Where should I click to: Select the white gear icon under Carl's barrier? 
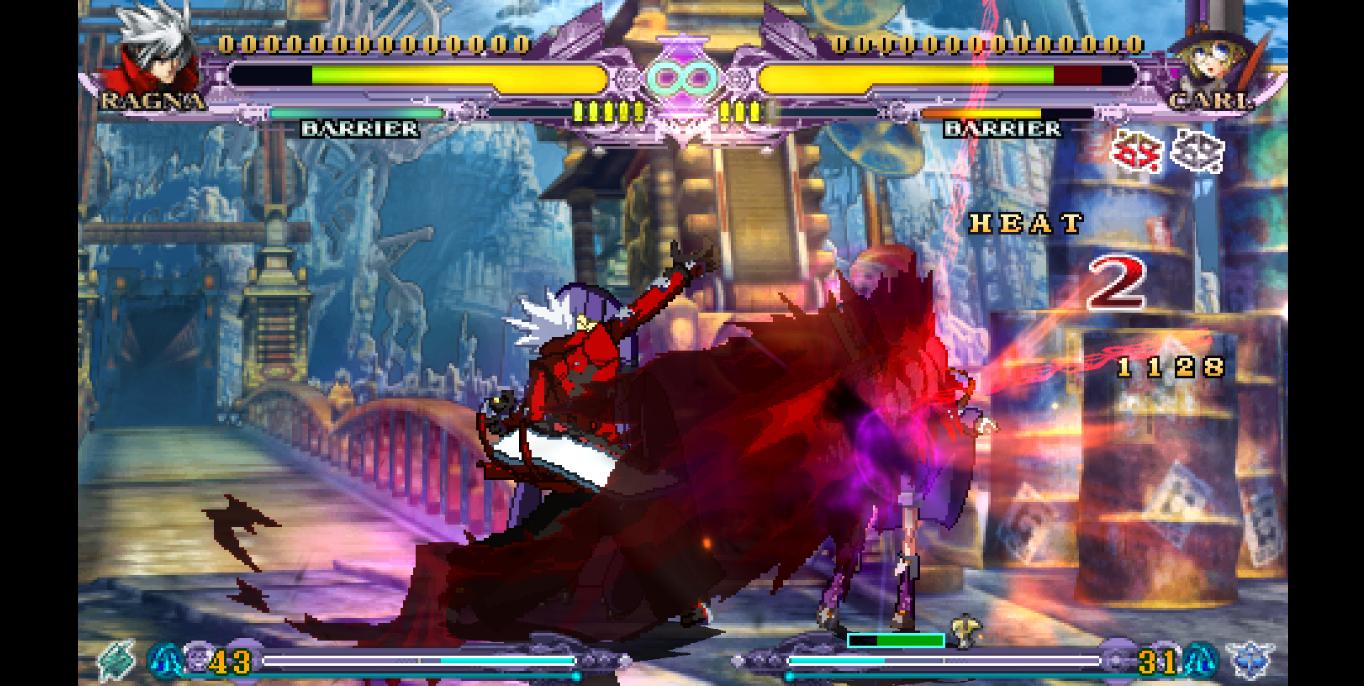(x=1197, y=152)
